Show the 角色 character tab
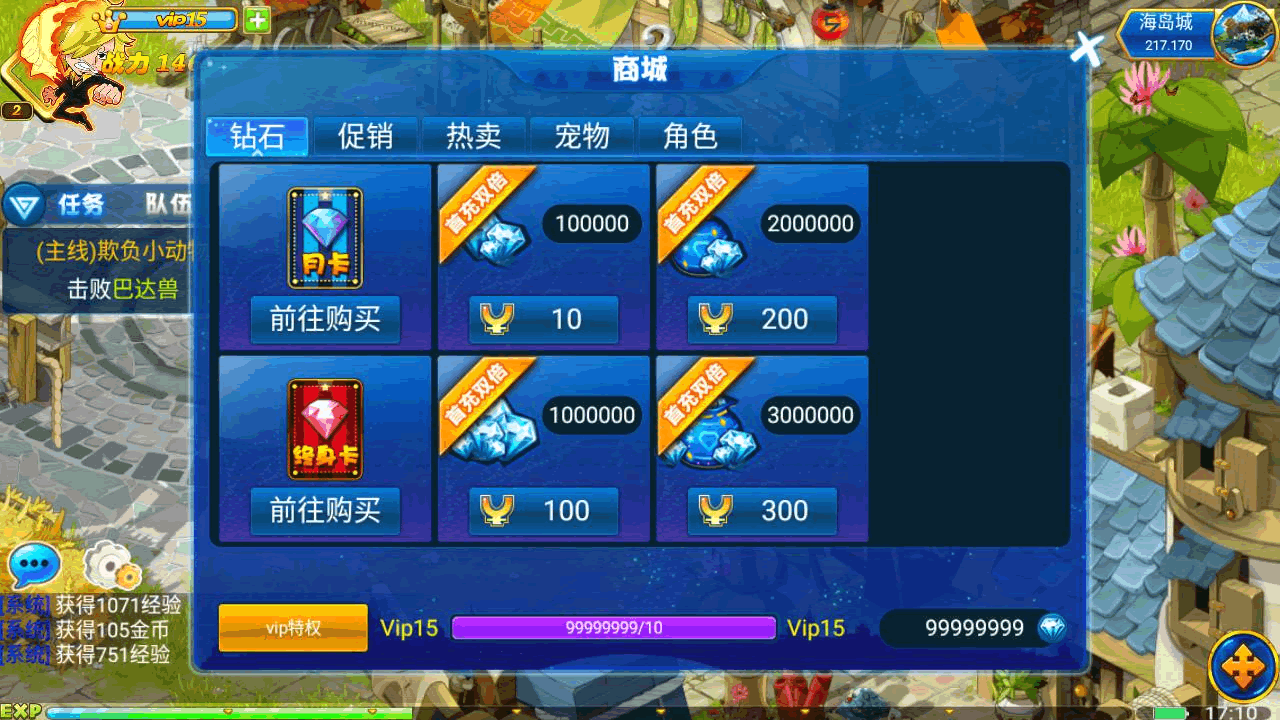The width and height of the screenshot is (1280, 720). pyautogui.click(x=690, y=136)
